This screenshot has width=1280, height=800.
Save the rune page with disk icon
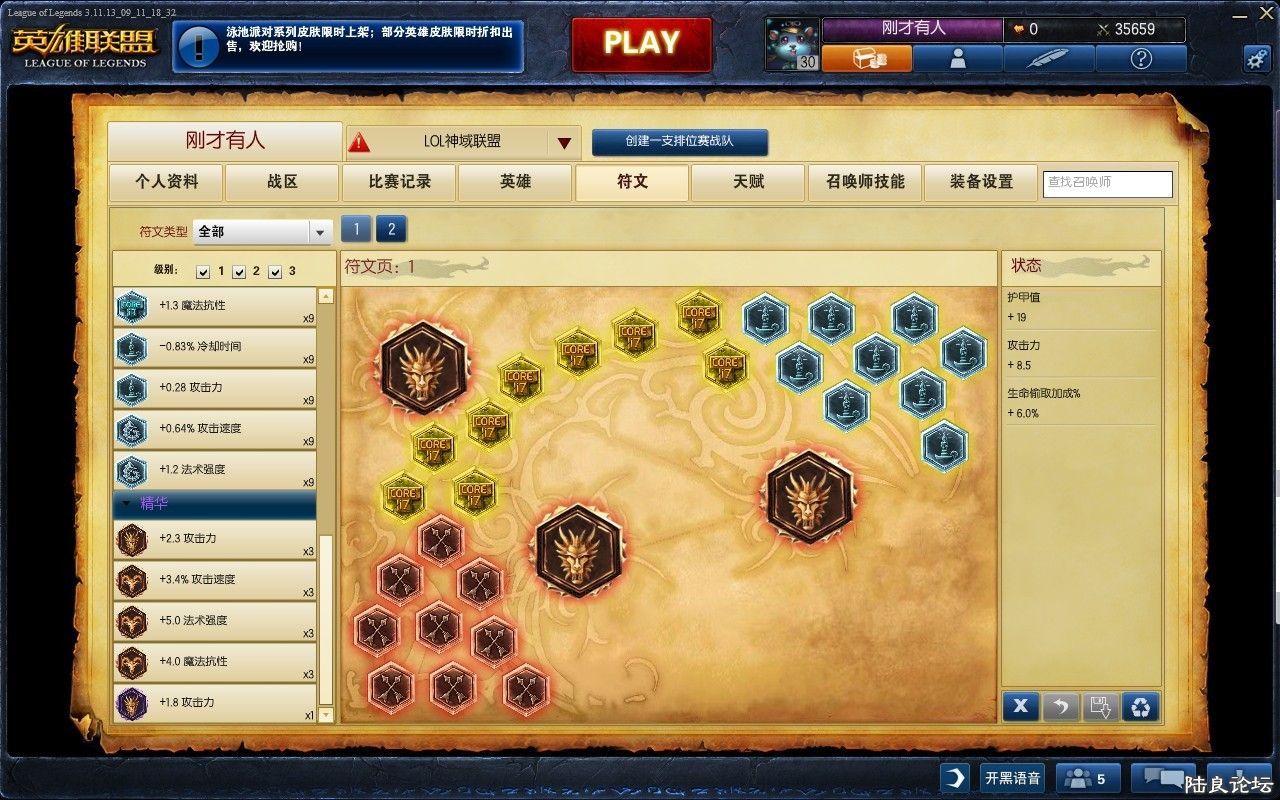click(1102, 706)
